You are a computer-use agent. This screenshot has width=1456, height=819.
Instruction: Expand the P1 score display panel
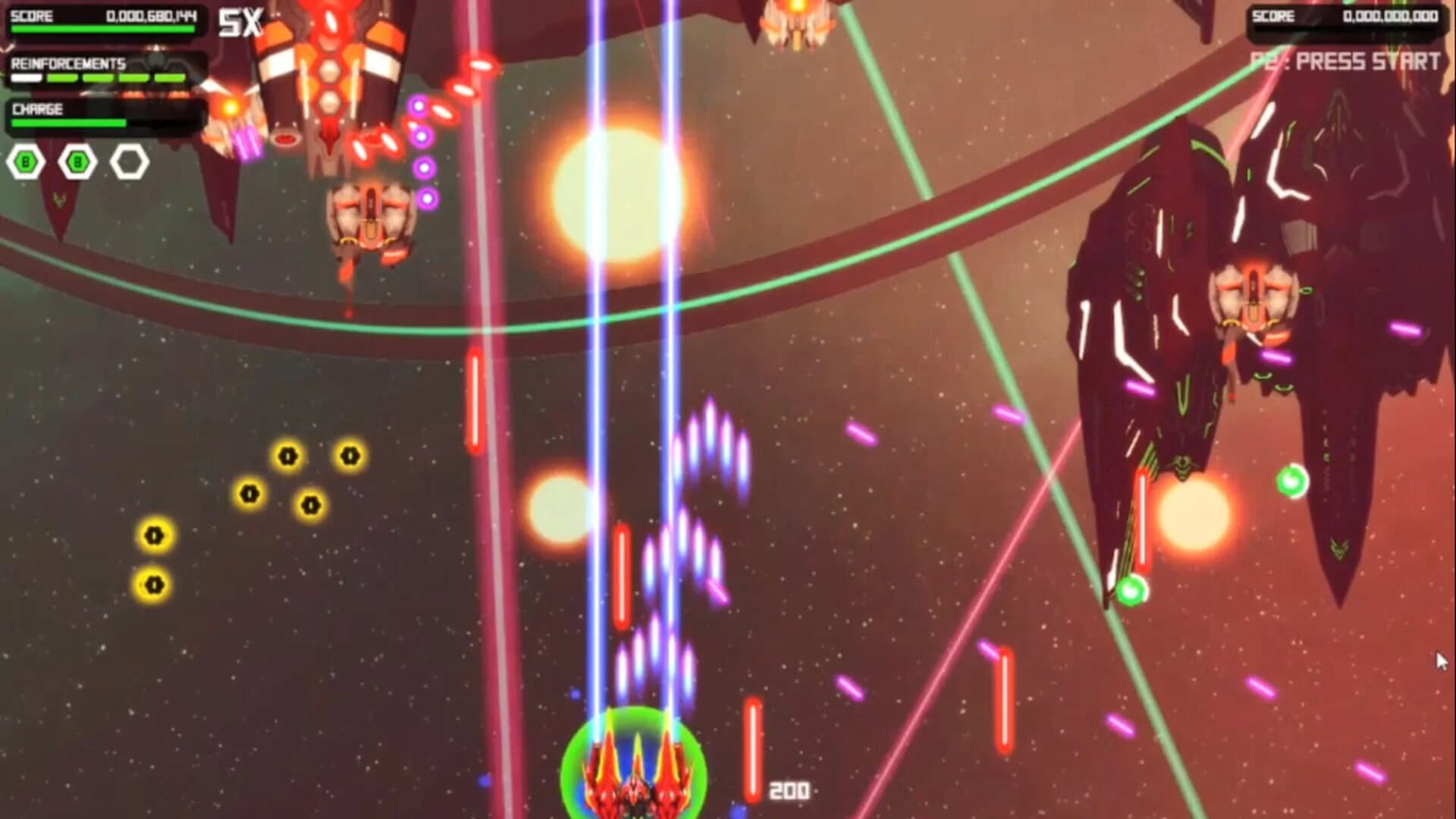102,17
